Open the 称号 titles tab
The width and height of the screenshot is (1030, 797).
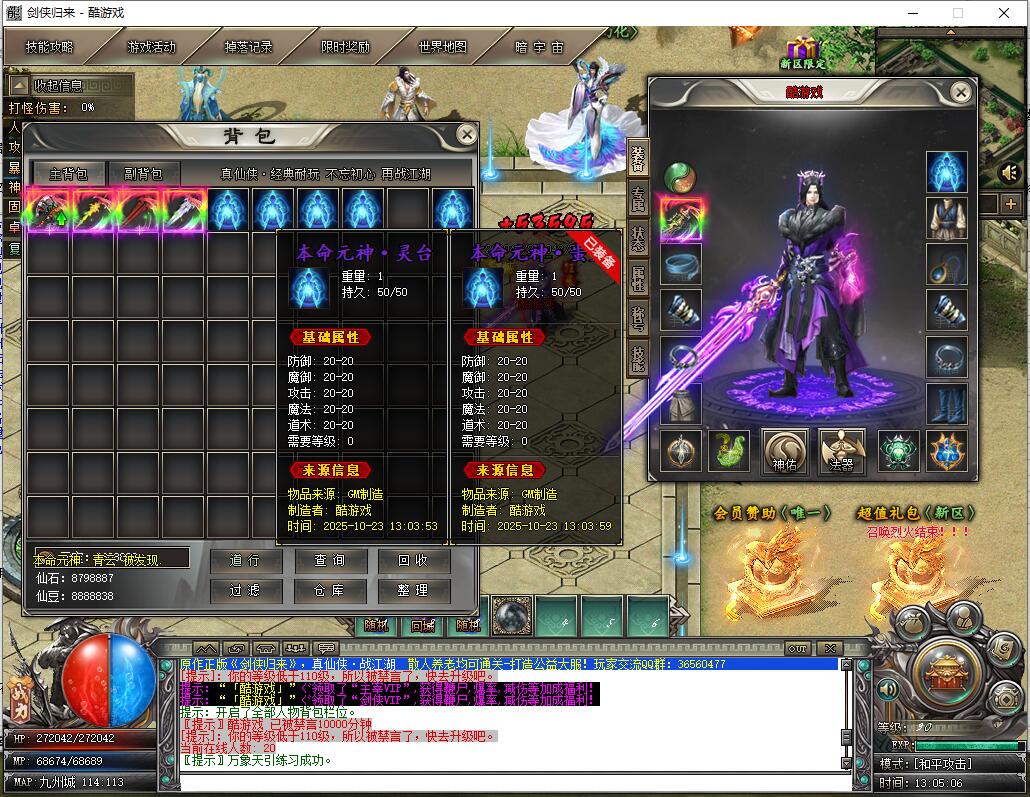tap(637, 319)
